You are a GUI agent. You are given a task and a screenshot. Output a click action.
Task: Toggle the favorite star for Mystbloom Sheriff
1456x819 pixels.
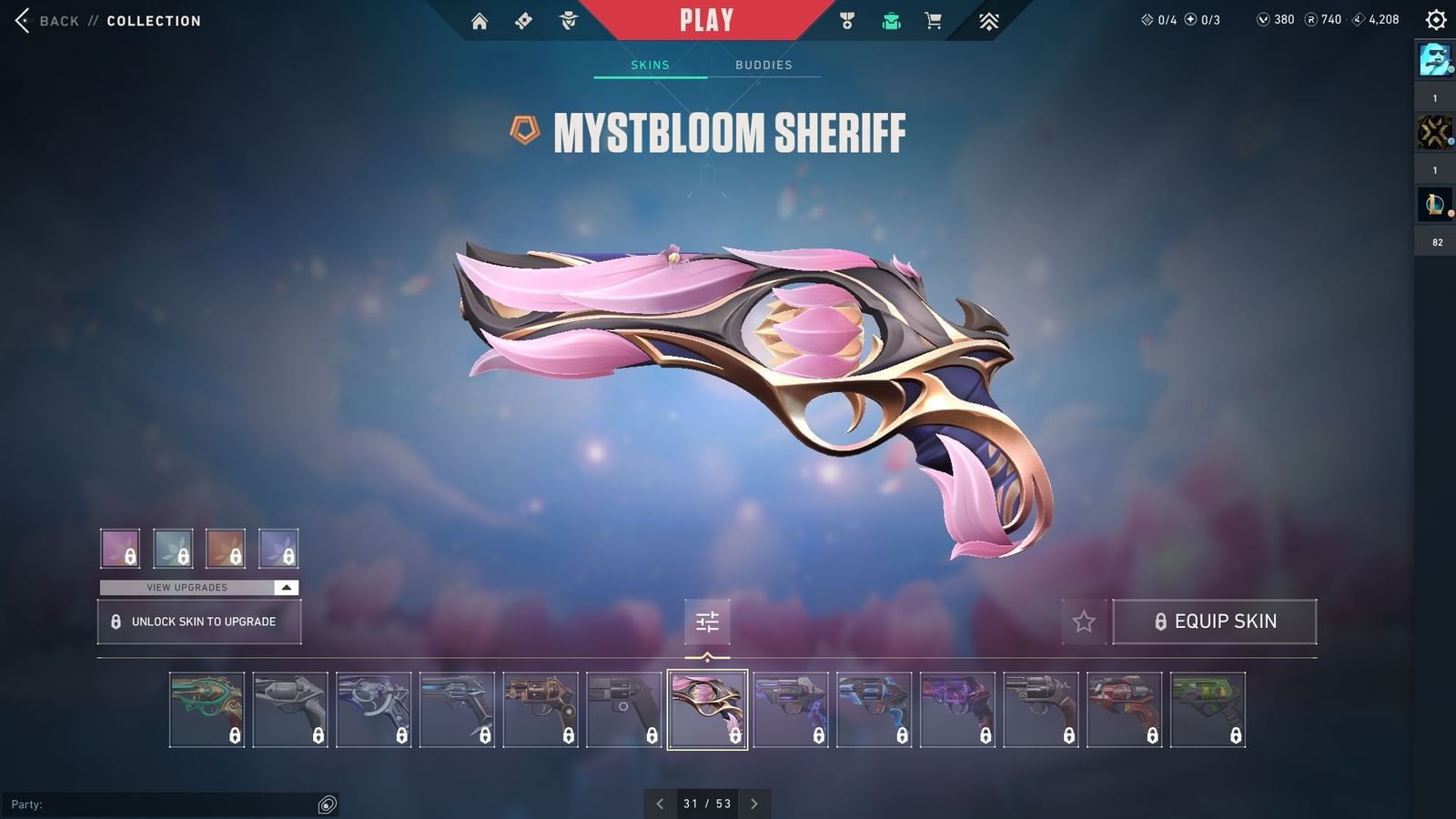point(1085,622)
